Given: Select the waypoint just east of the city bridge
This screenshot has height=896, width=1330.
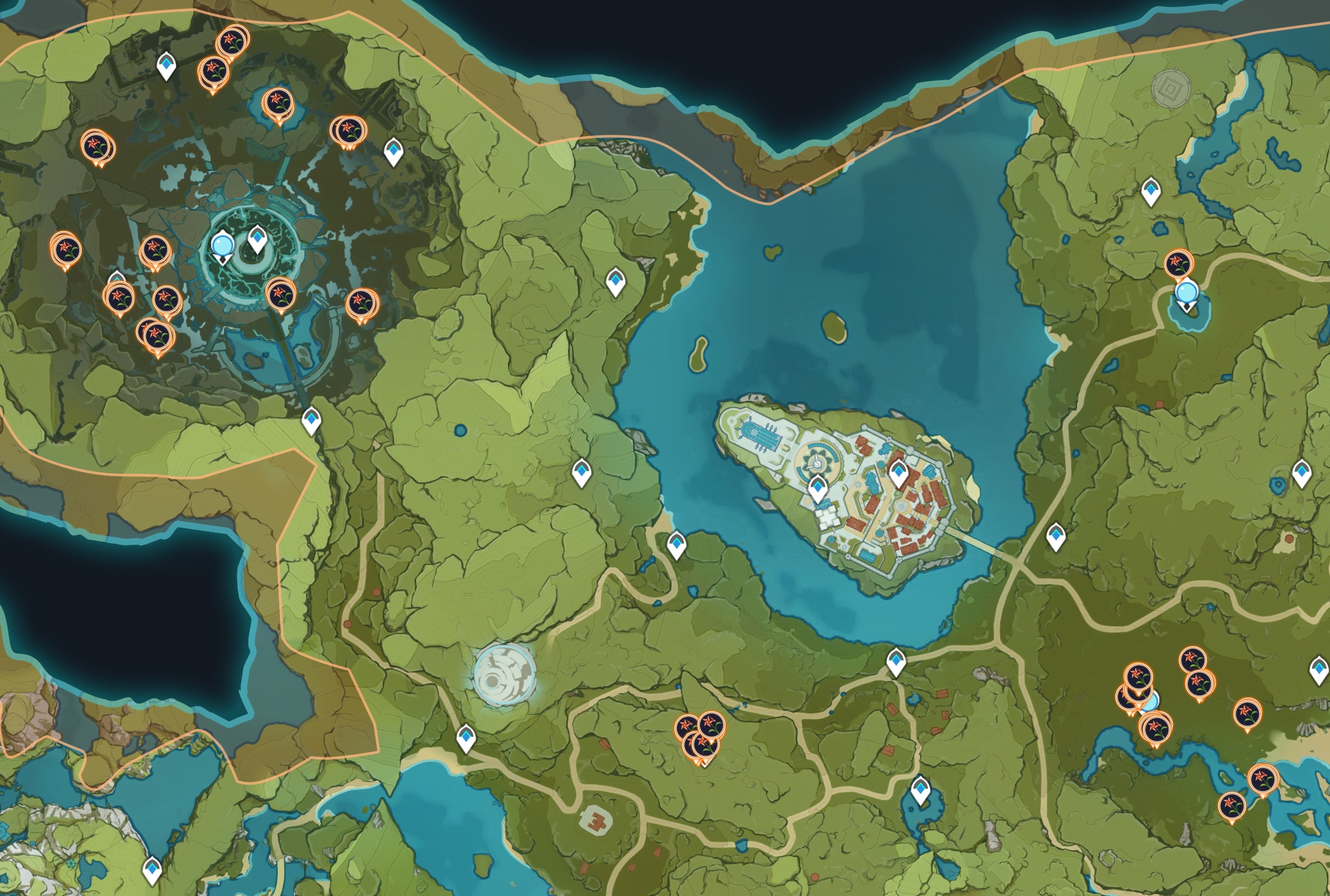Looking at the screenshot, I should tap(1056, 537).
